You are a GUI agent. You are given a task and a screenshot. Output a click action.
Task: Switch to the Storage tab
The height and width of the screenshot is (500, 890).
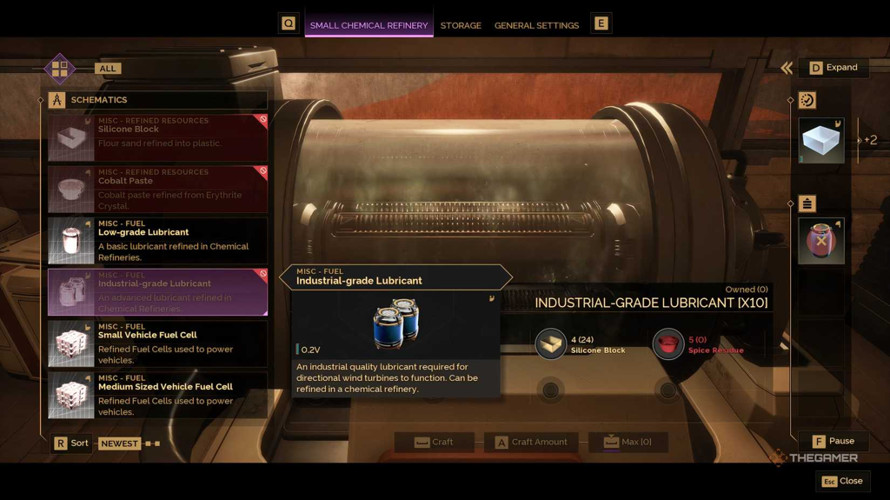[460, 25]
